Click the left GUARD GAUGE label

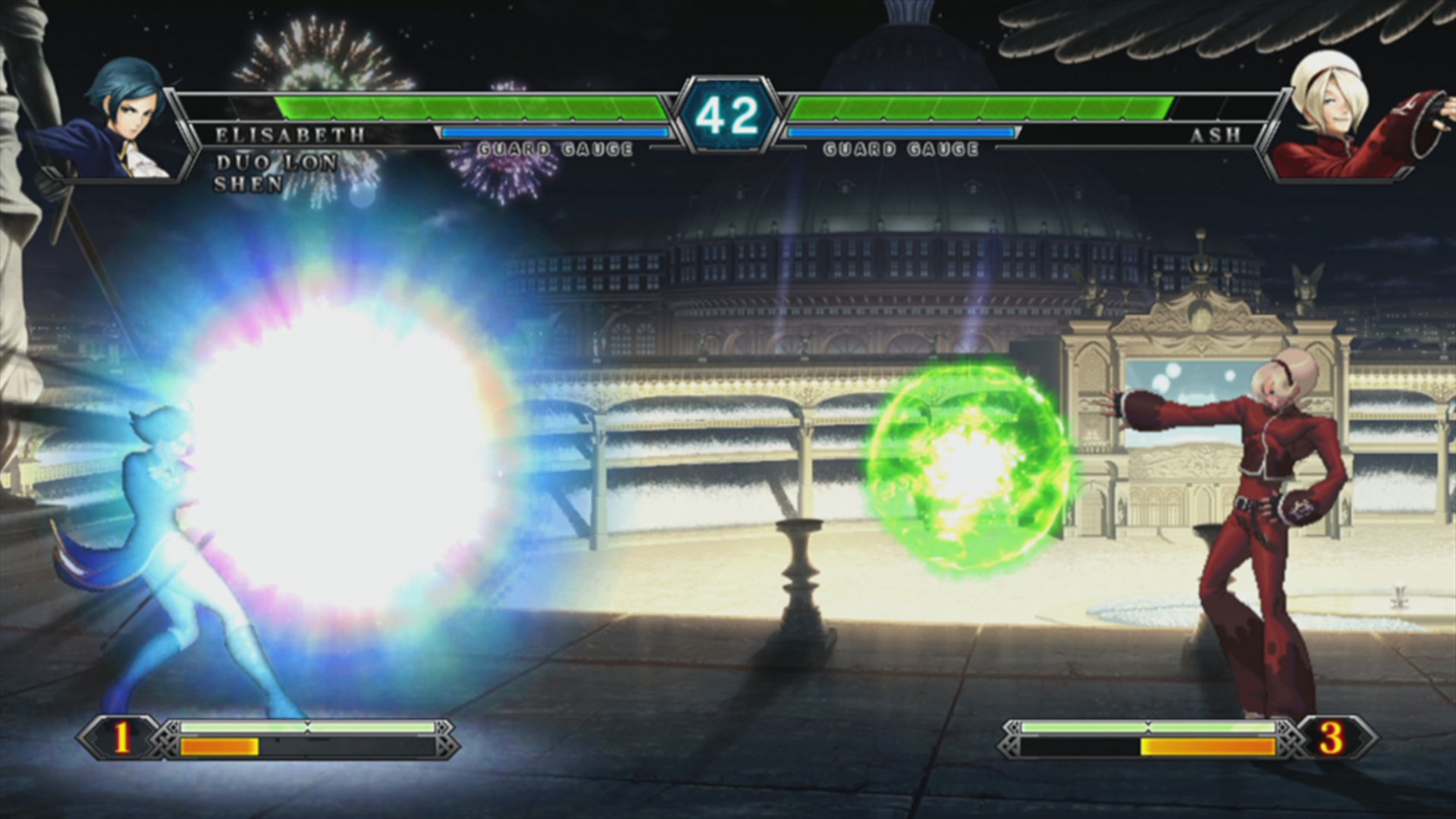(x=556, y=149)
